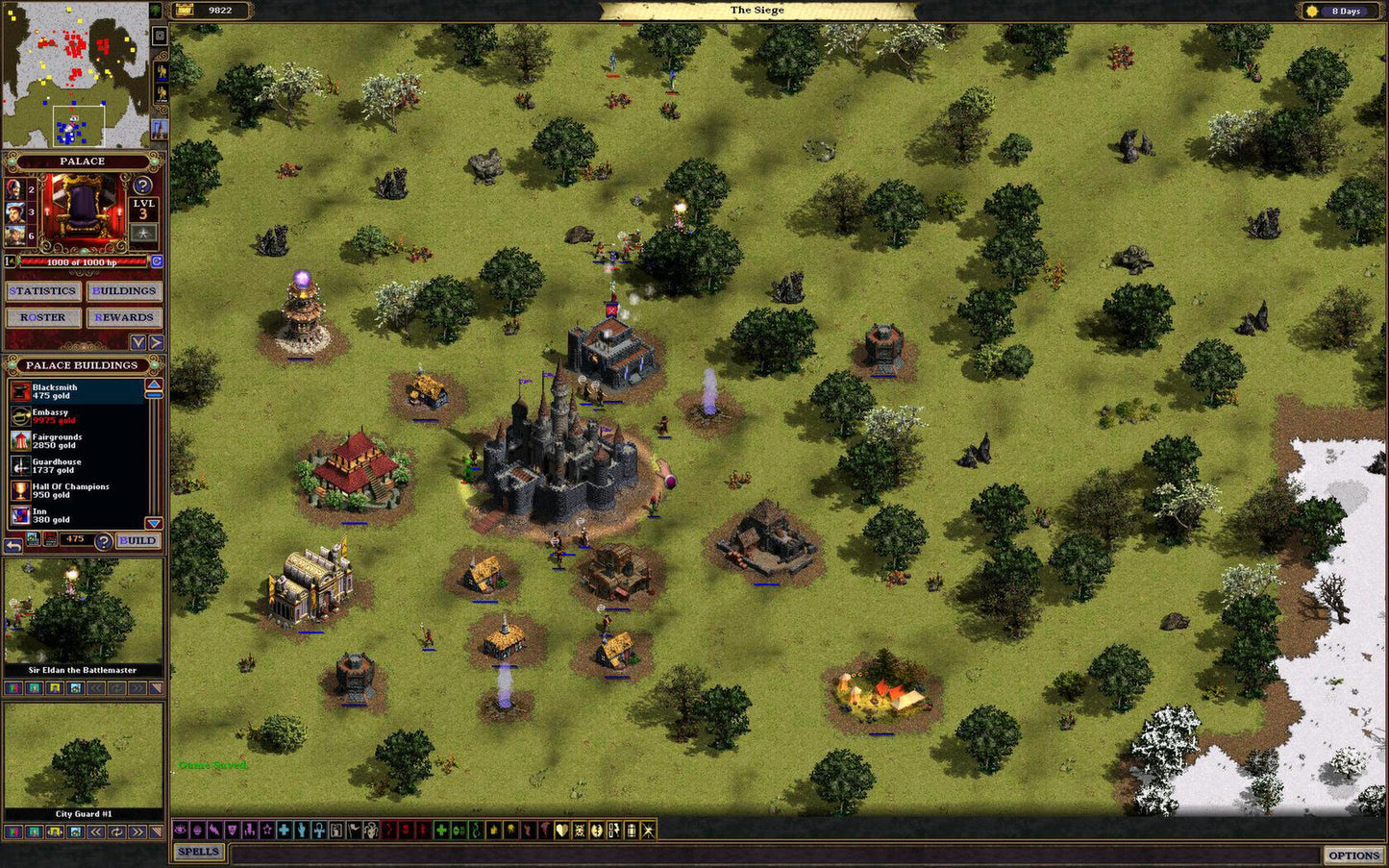Cast the golden heart spell

(x=562, y=831)
